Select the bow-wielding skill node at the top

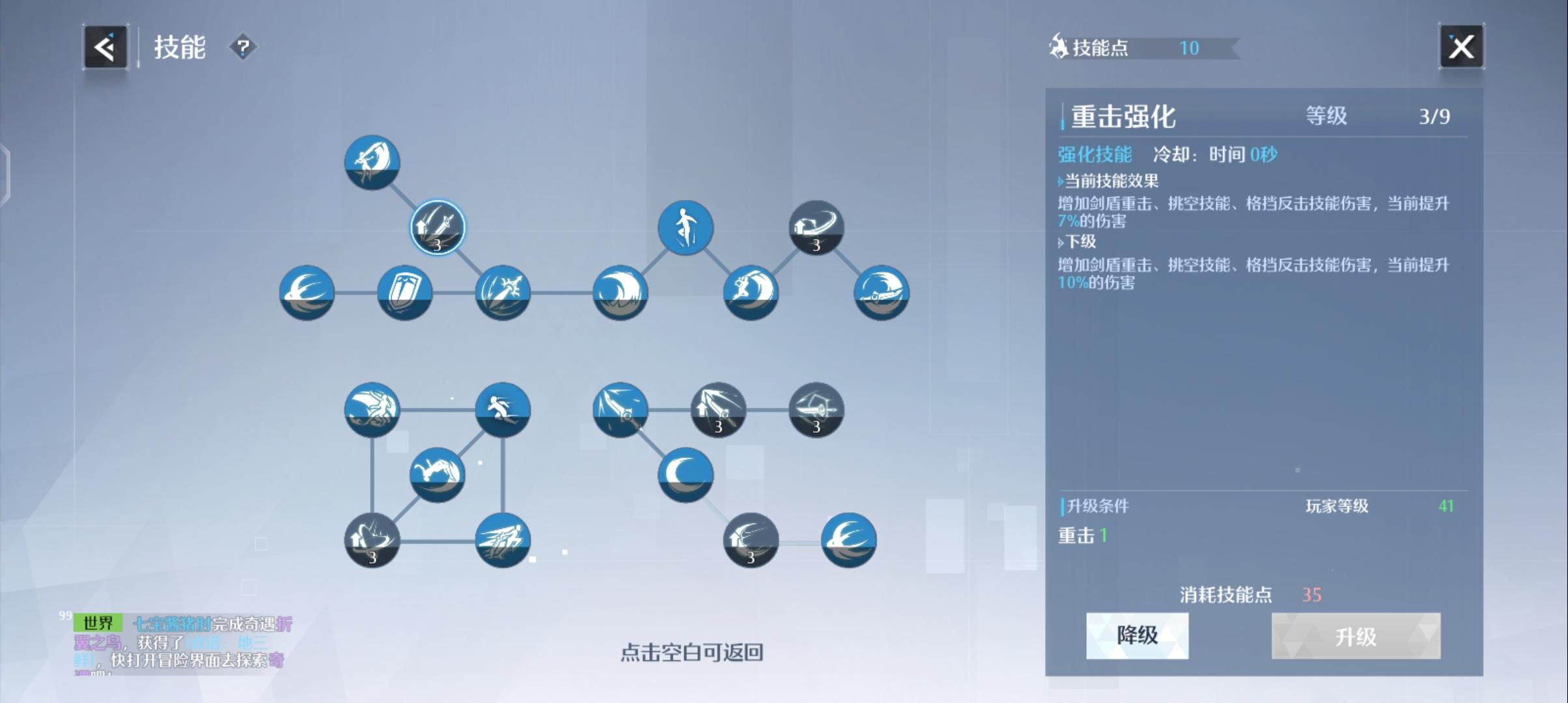(x=371, y=163)
